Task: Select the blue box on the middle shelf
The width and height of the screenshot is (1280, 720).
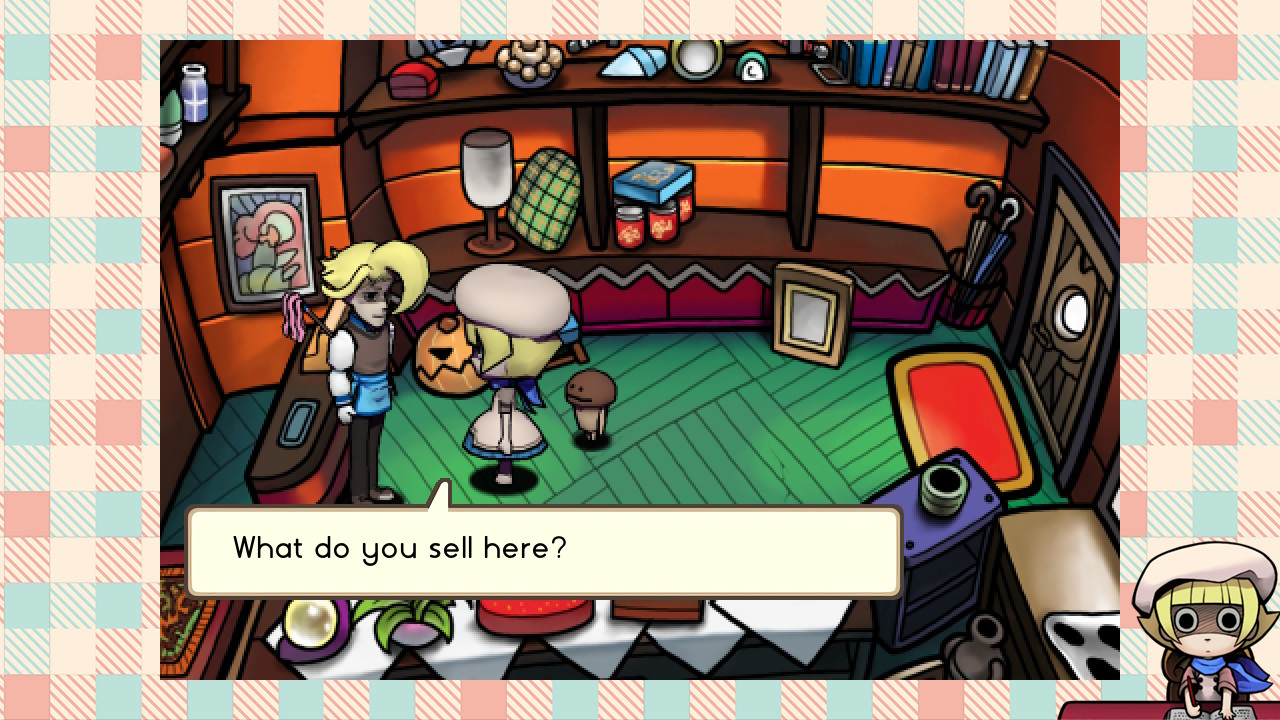Action: pos(652,180)
